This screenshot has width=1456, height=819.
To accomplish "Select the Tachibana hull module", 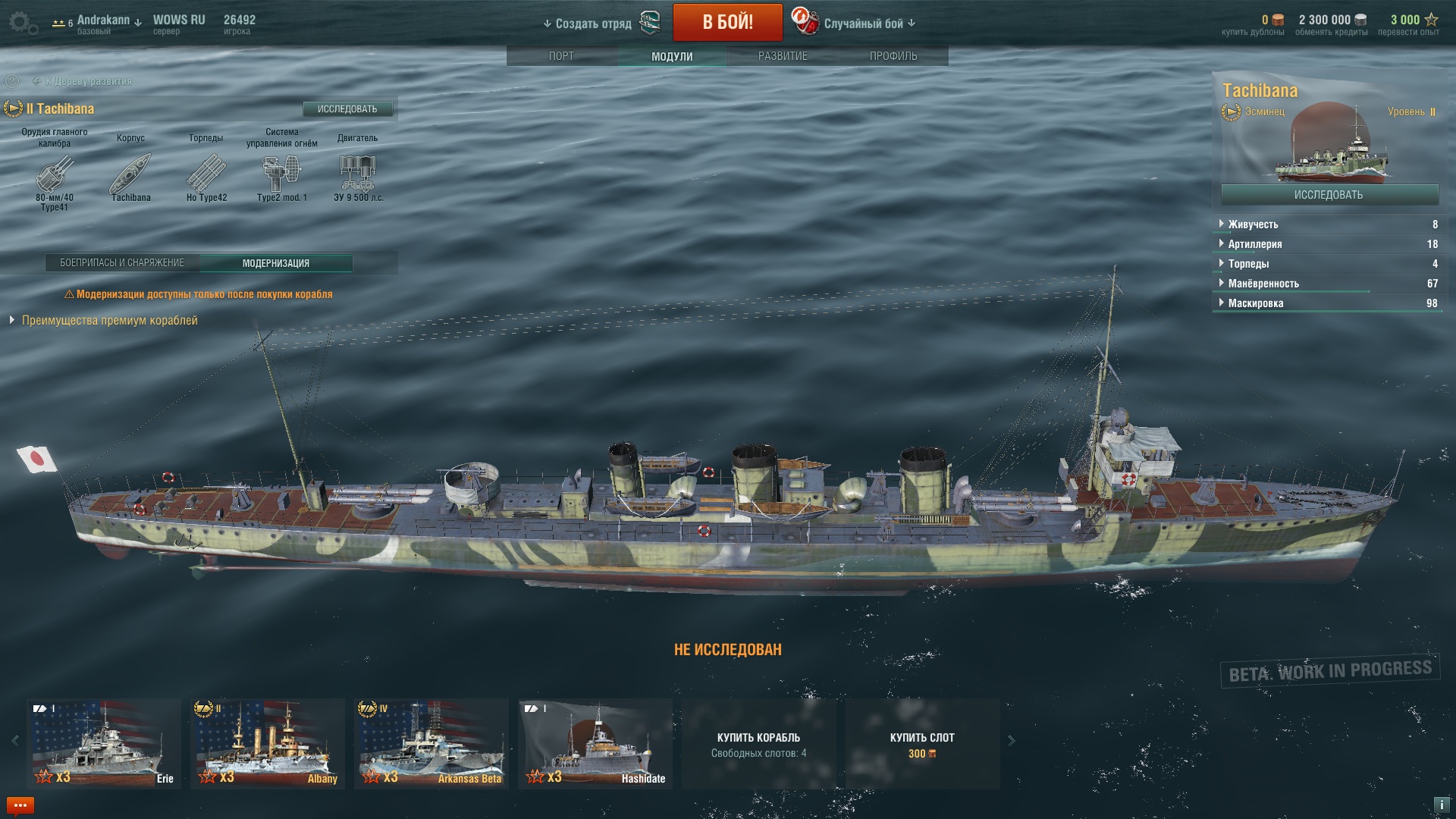I will coord(130,174).
